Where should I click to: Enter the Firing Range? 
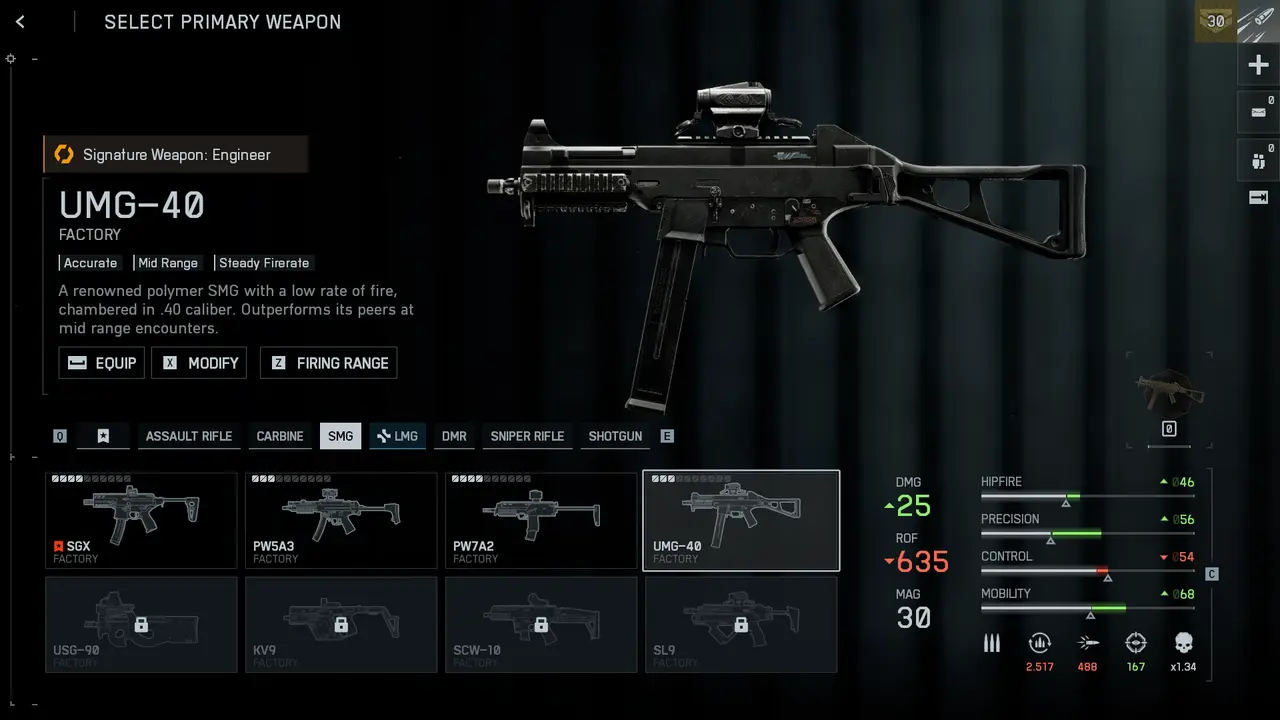click(328, 363)
